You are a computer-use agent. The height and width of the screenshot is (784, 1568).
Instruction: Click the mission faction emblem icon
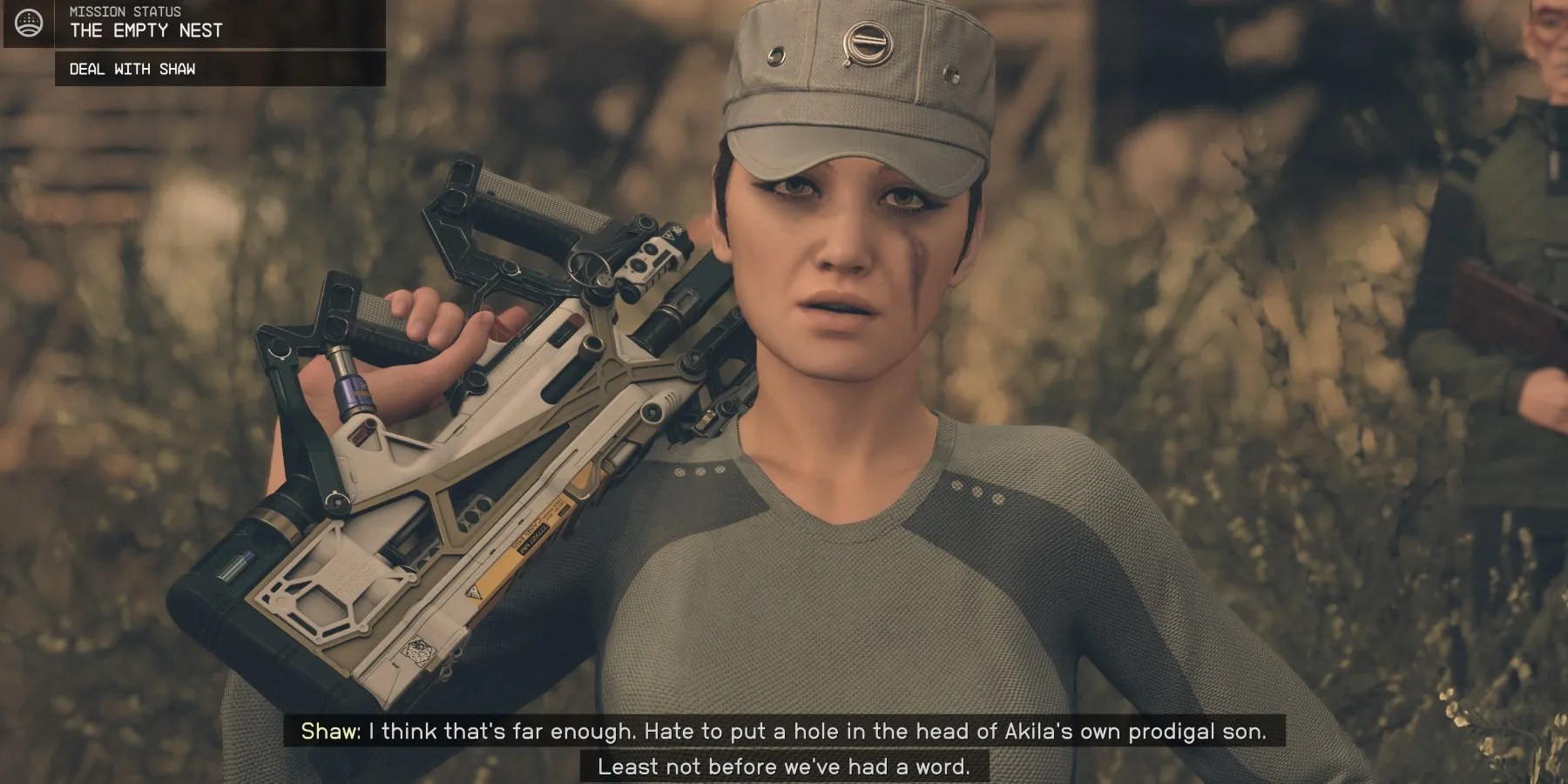tap(28, 23)
